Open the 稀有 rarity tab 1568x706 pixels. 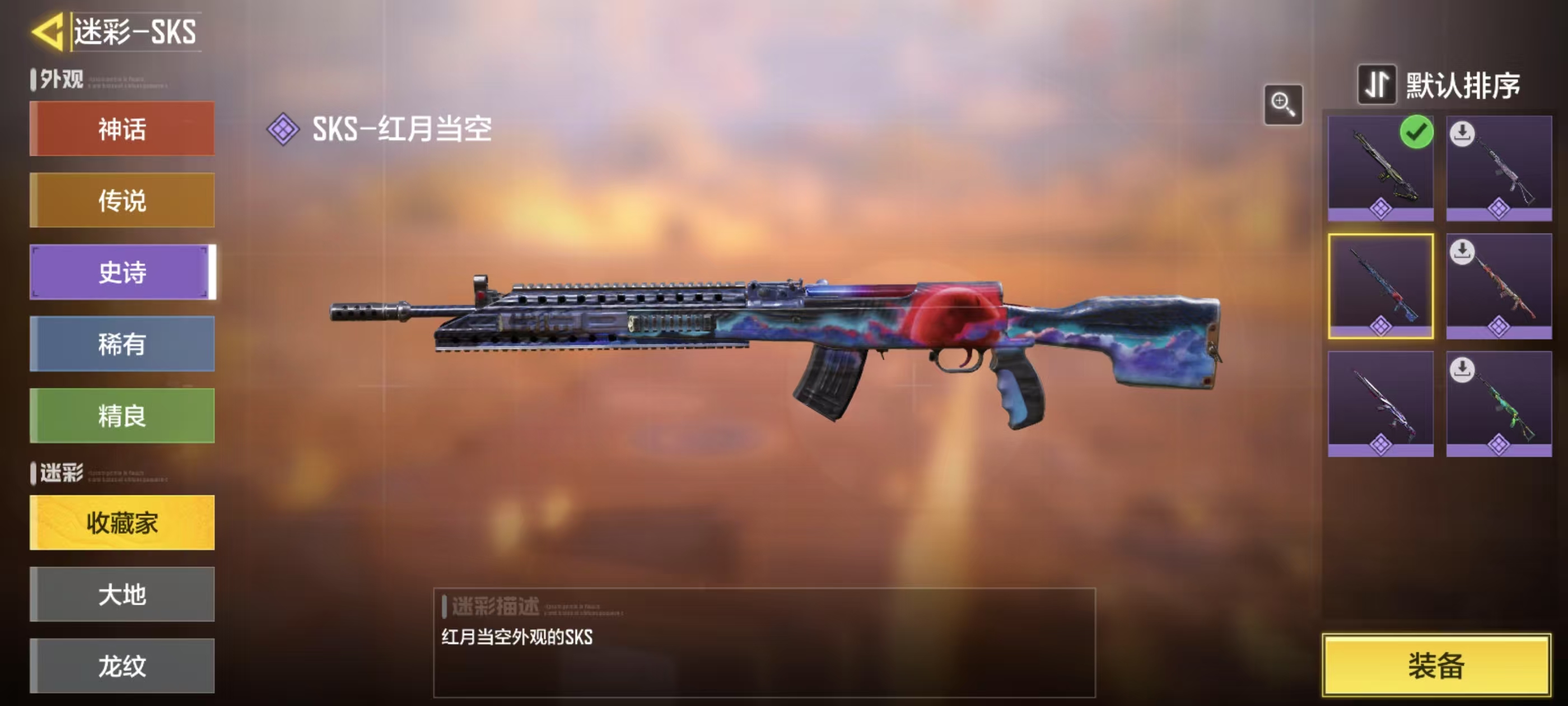(122, 343)
